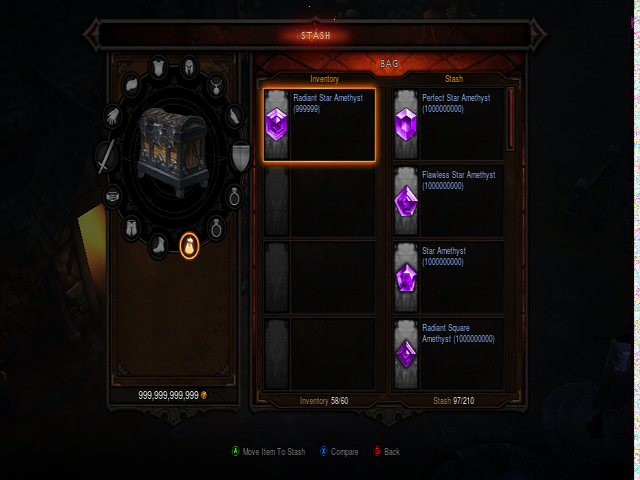The image size is (640, 480).
Task: Show the amulet category
Action: tap(214, 86)
